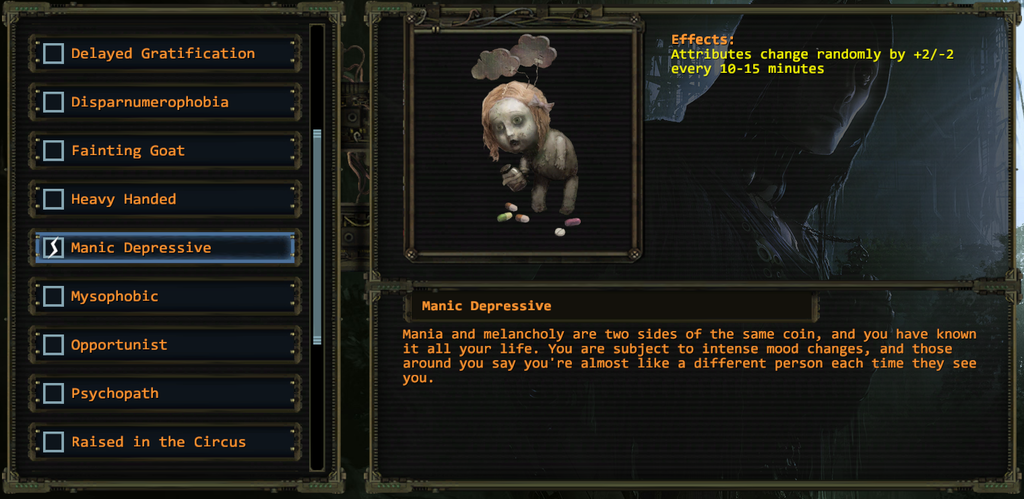Select the Psychopath quirk
The height and width of the screenshot is (499, 1024).
[53, 393]
